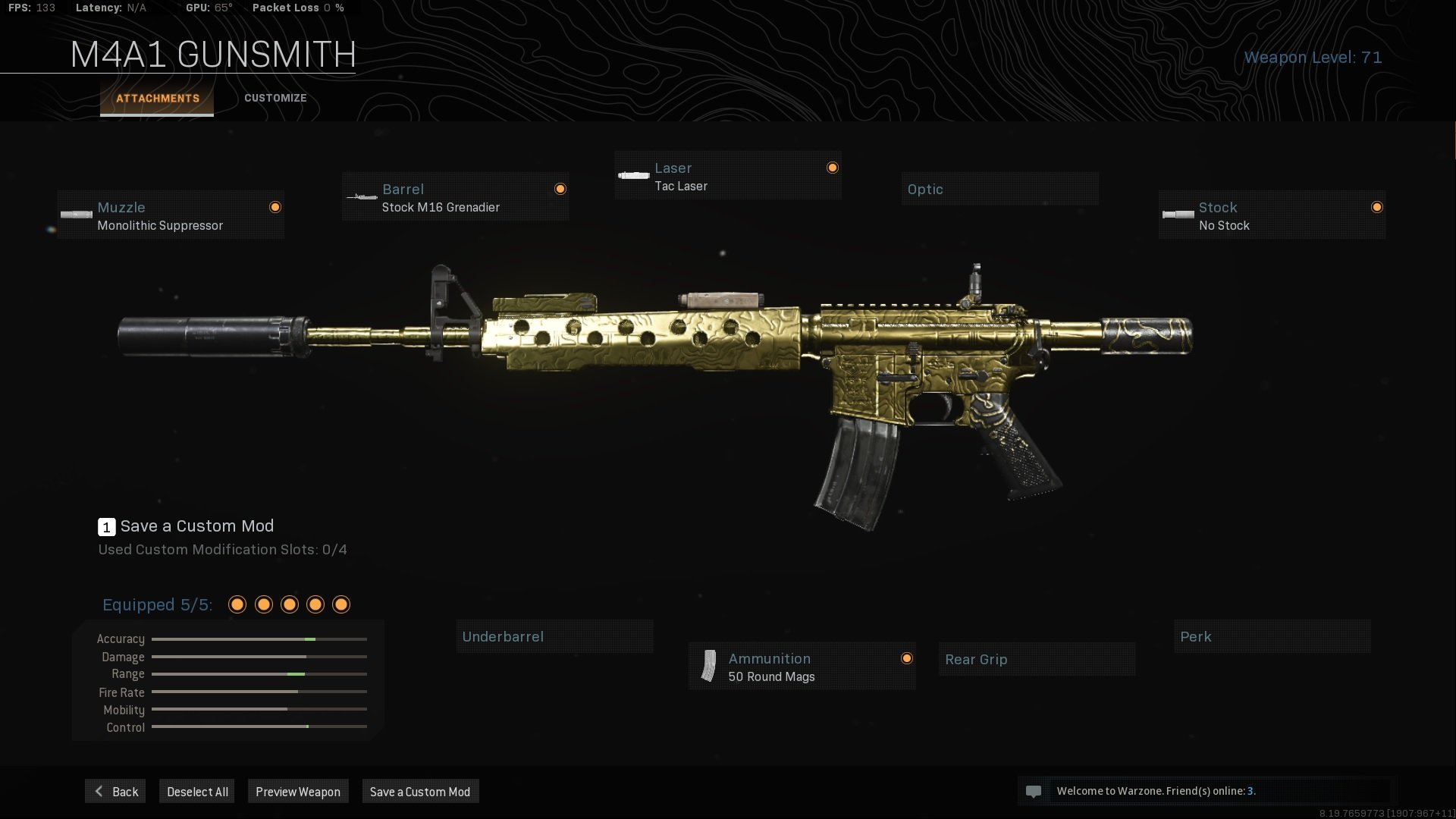The width and height of the screenshot is (1456, 819).
Task: Click the Deselect All button
Action: pyautogui.click(x=196, y=791)
